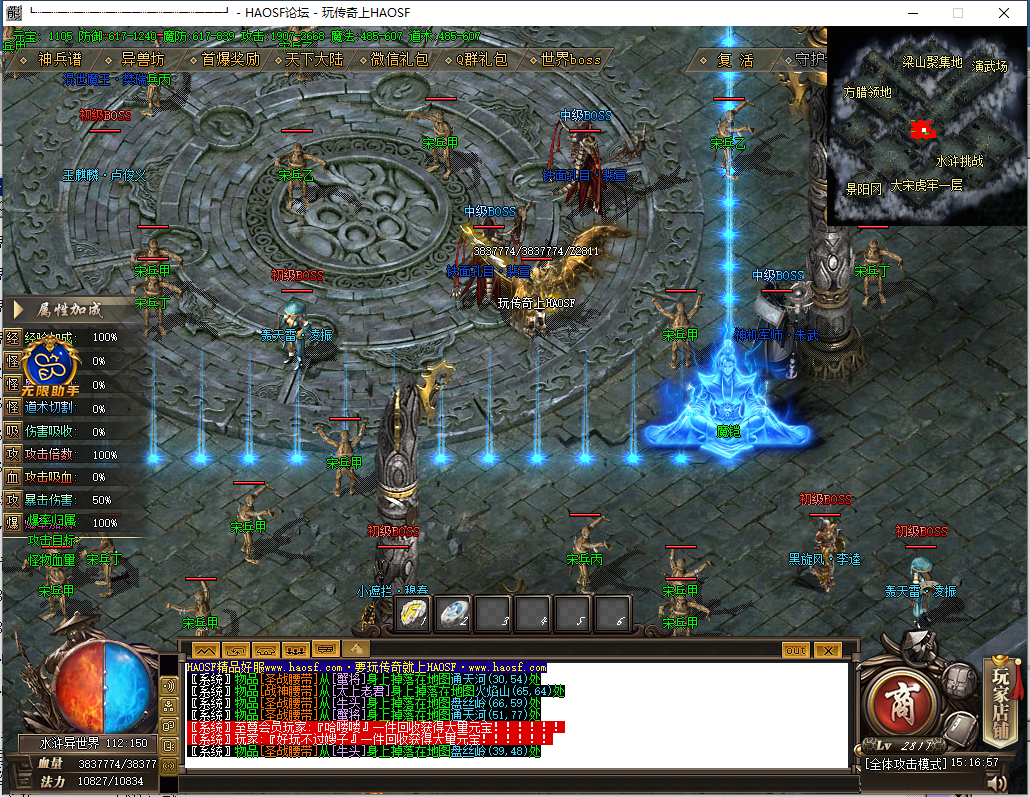The height and width of the screenshot is (797, 1030).
Task: Close the chat window with X
Action: [x=827, y=650]
